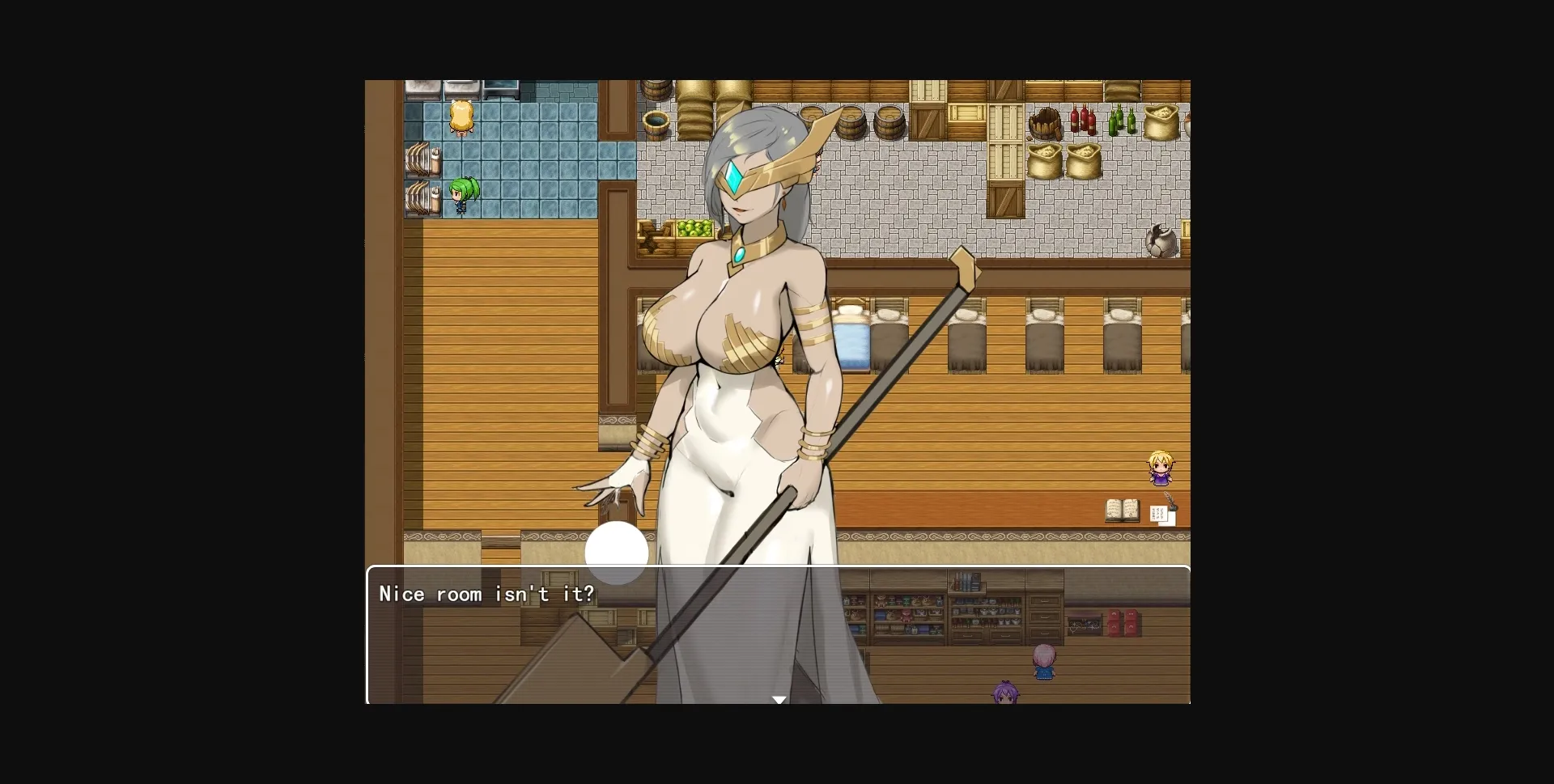Screen dimensions: 1554x784
Task: Click the large barrel on the counter
Action: click(x=889, y=121)
